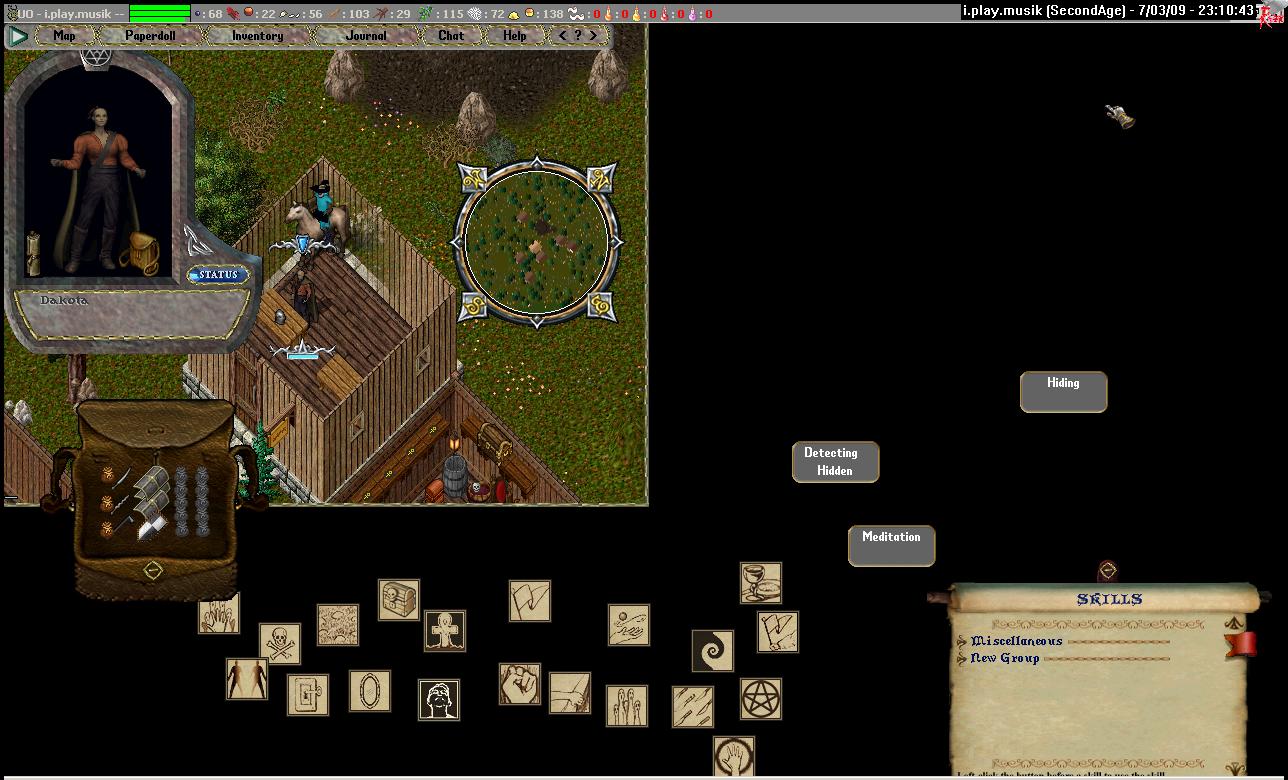Screen dimensions: 1288x780
Task: Open the Paperdoll menu button
Action: pyautogui.click(x=150, y=36)
